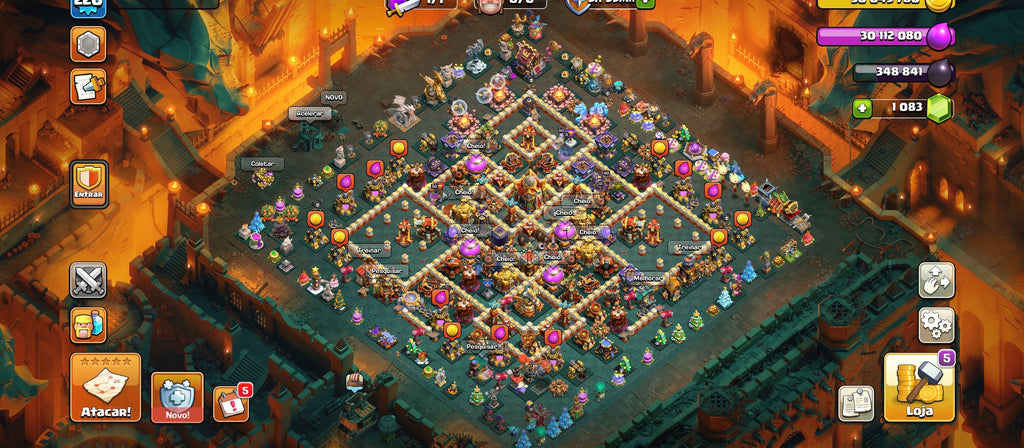Tap the Acelerar speech bubble
The height and width of the screenshot is (448, 1024).
pyautogui.click(x=310, y=114)
